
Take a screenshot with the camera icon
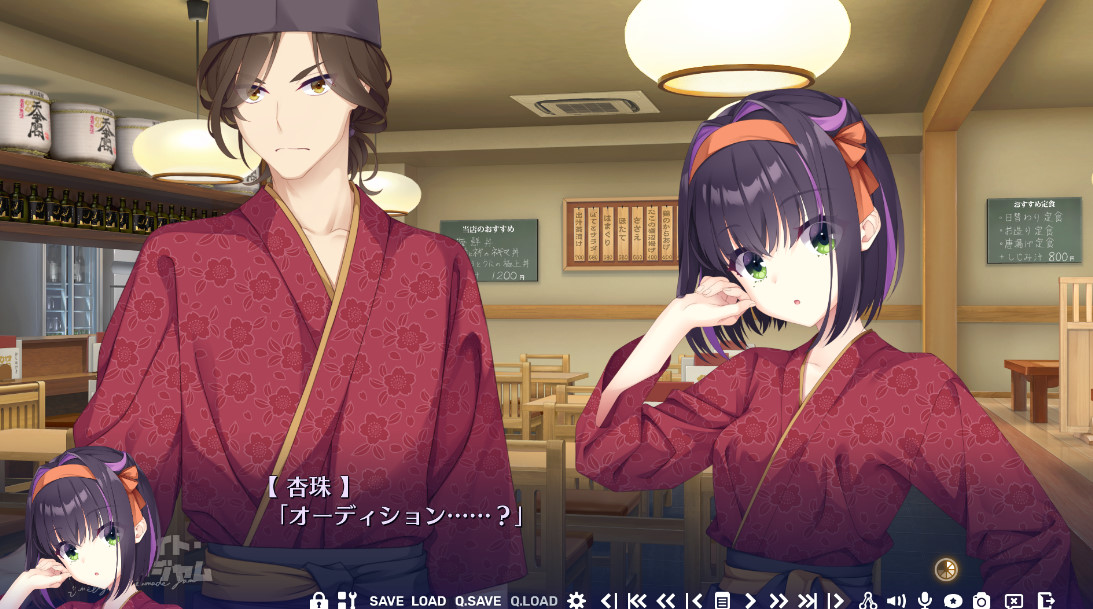pyautogui.click(x=982, y=601)
